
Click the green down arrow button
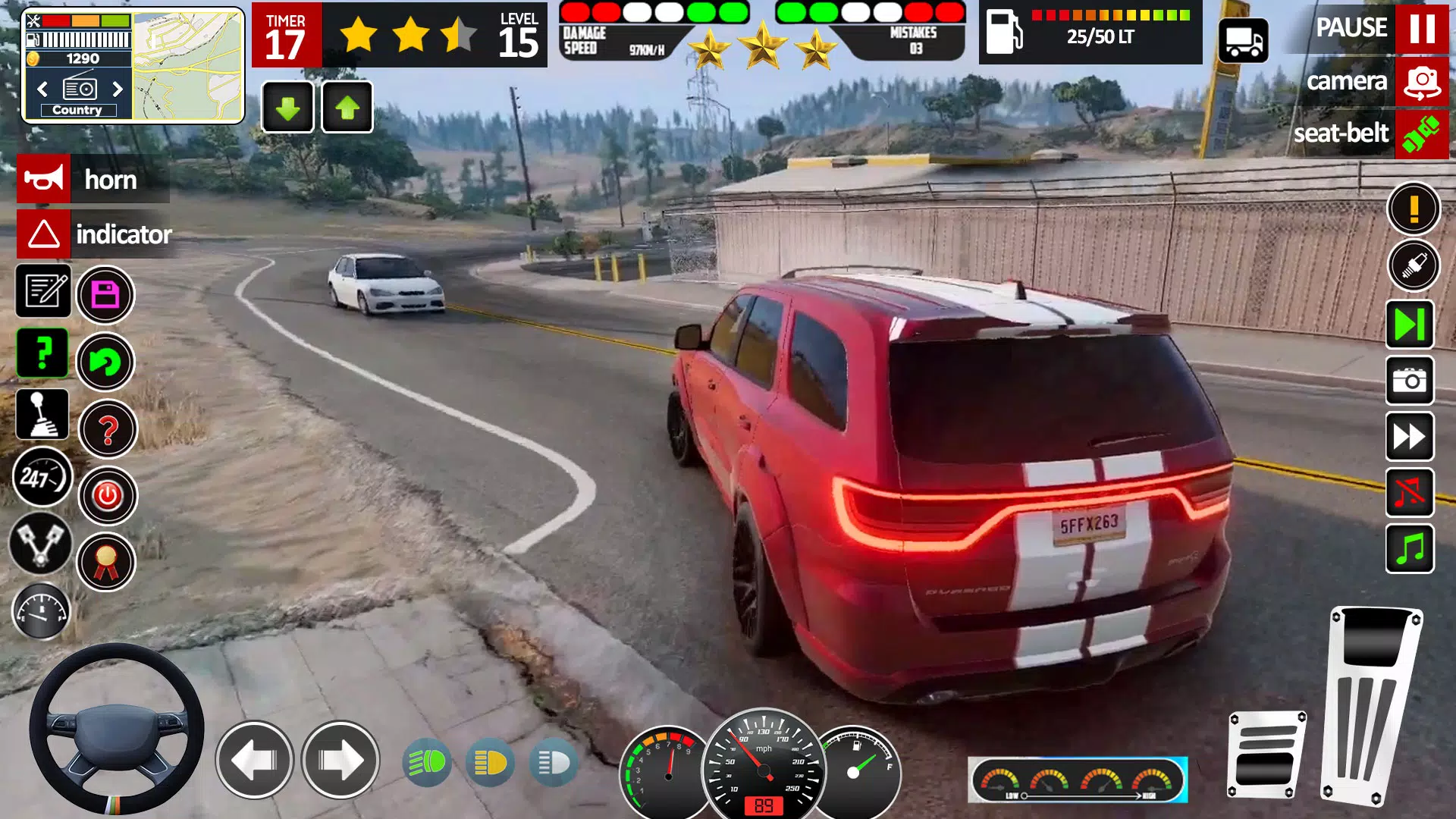click(x=287, y=108)
